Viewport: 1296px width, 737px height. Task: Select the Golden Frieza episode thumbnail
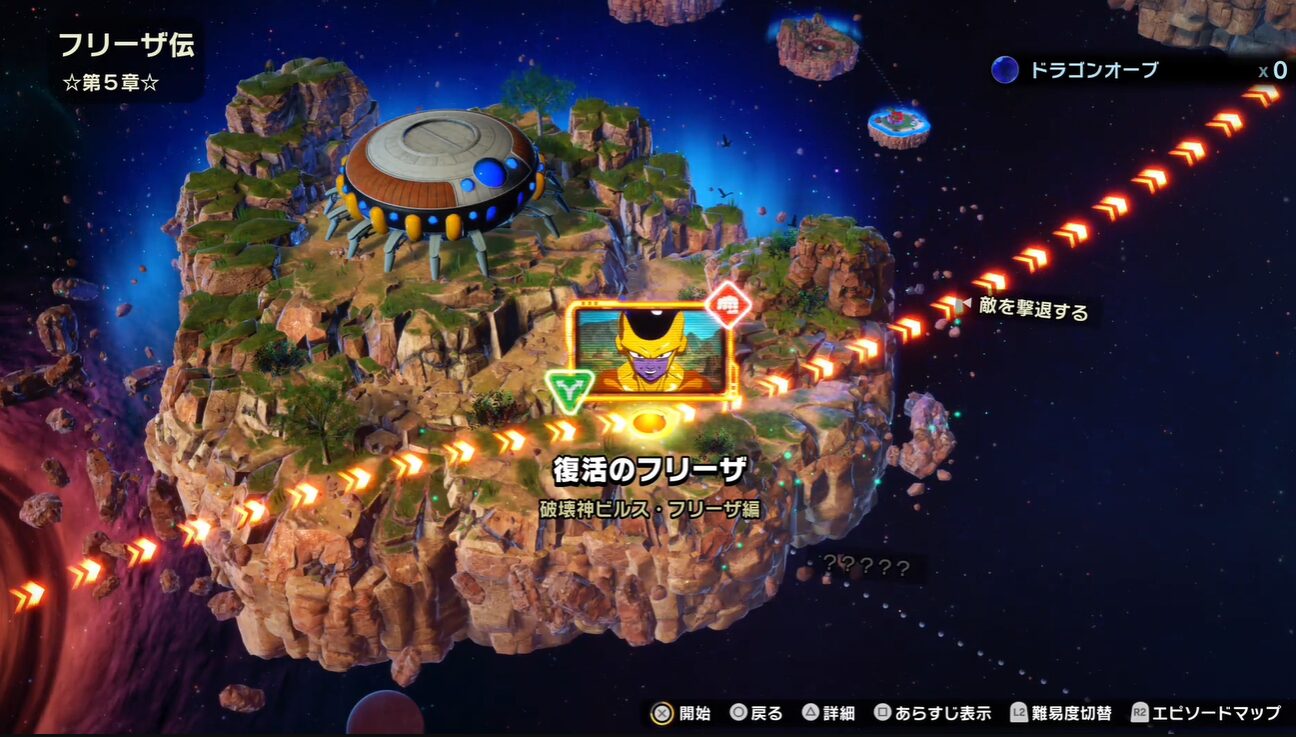point(651,351)
